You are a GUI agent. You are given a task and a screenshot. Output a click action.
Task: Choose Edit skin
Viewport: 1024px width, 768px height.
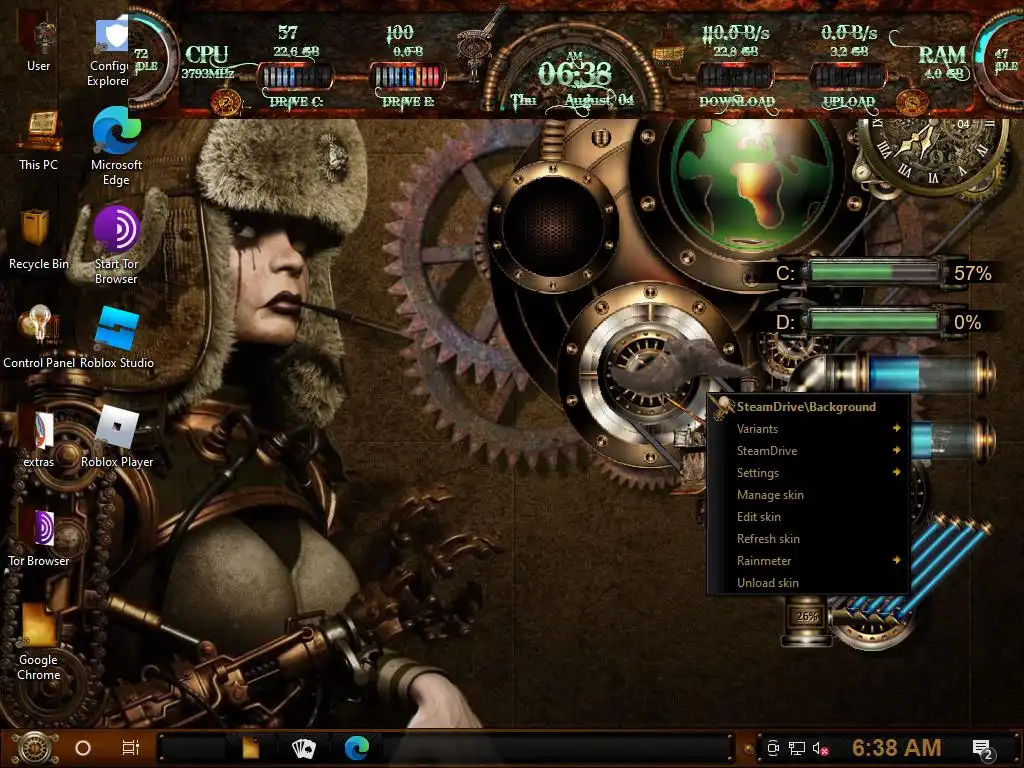tap(759, 517)
